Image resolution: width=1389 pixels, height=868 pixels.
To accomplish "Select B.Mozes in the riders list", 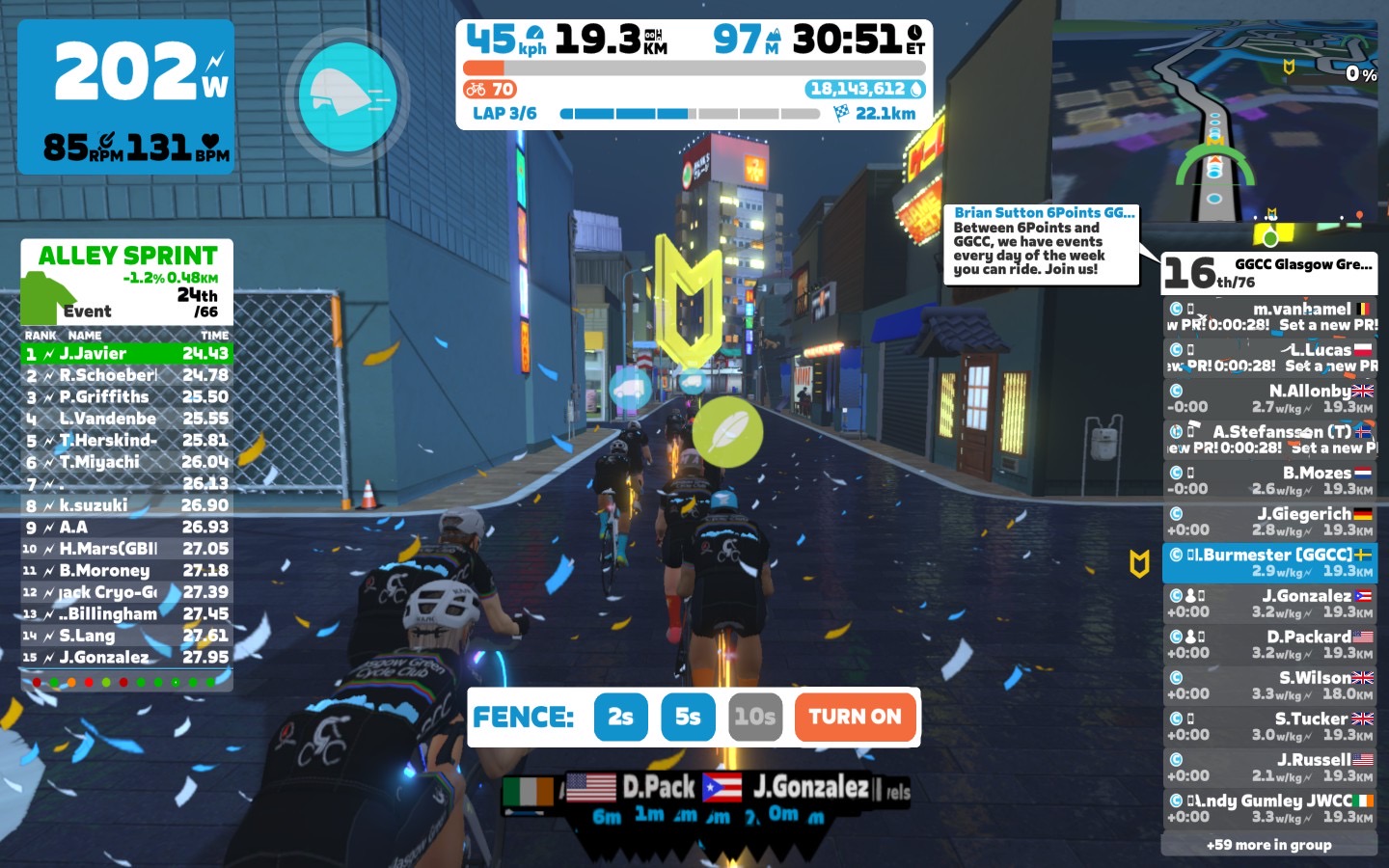I will [x=1269, y=480].
